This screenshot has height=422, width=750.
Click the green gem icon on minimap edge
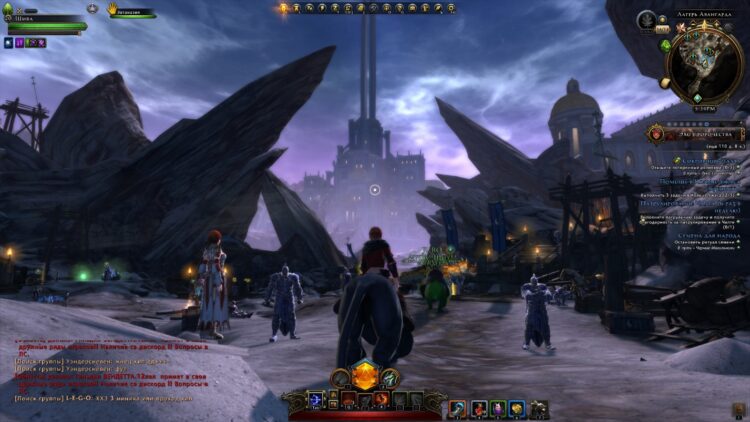[x=665, y=45]
